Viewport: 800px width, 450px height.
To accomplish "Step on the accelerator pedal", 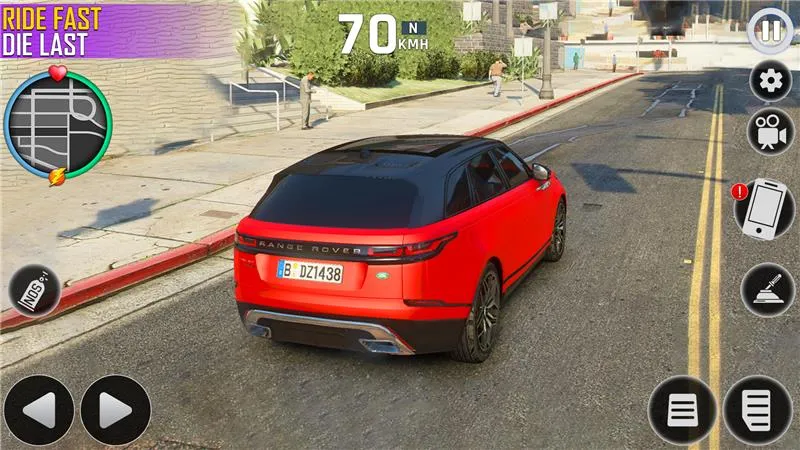I will 757,410.
